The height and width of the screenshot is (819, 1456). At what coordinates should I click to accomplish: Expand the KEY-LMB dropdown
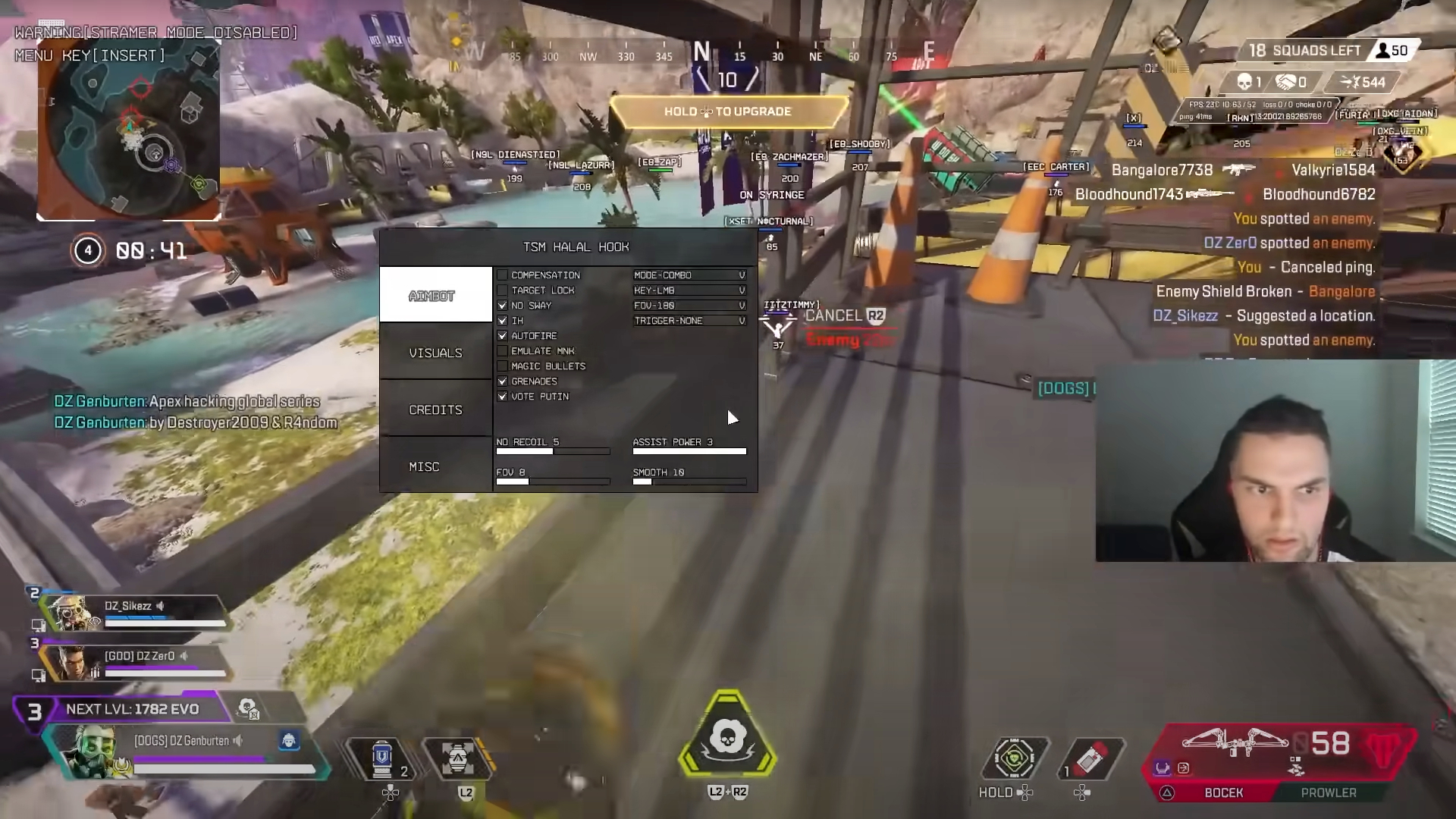[x=689, y=290]
